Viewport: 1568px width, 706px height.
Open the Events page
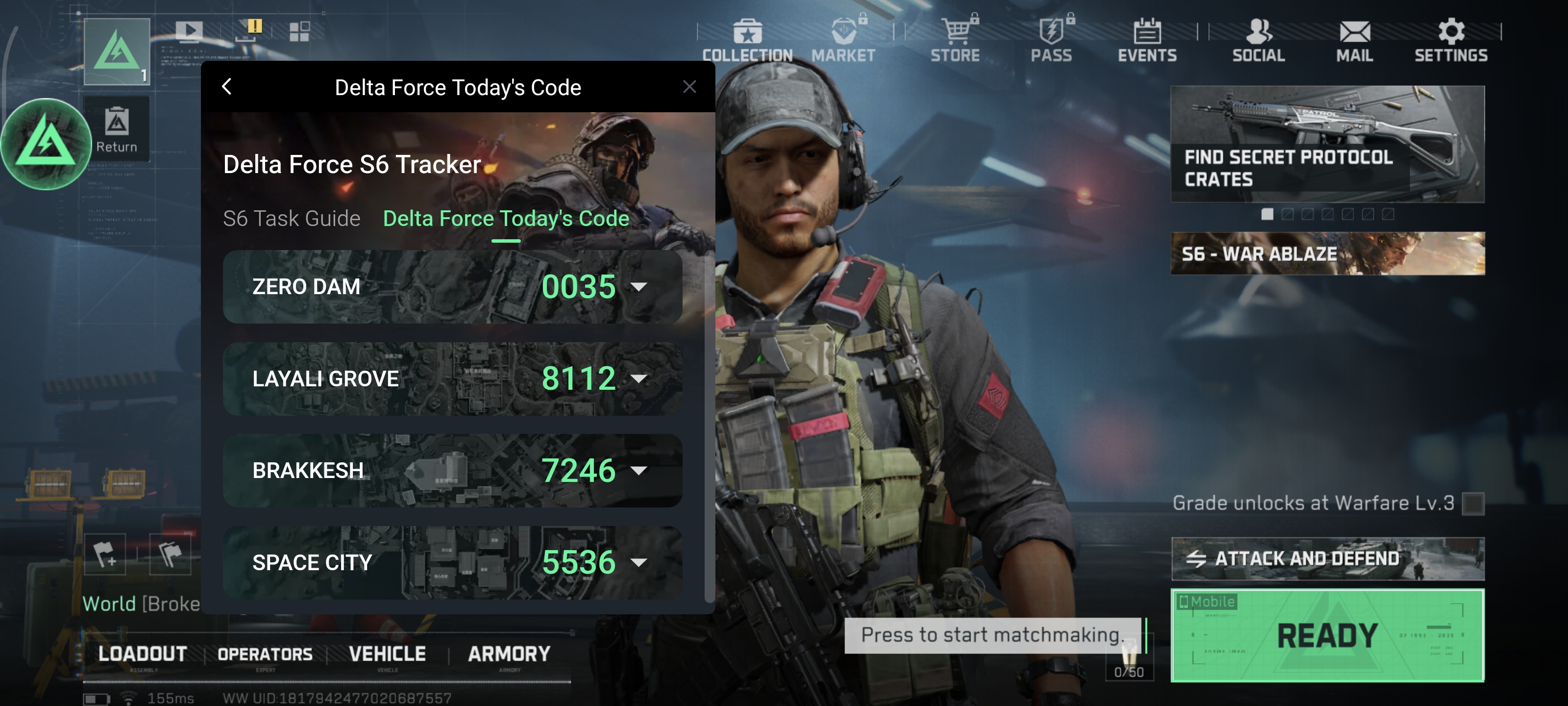(x=1147, y=40)
